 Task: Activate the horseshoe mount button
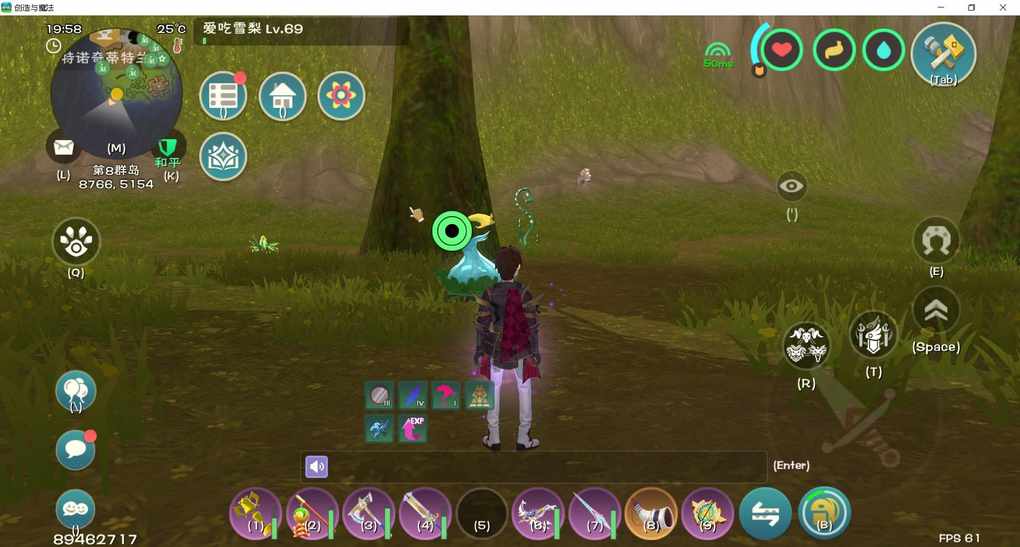(x=936, y=241)
